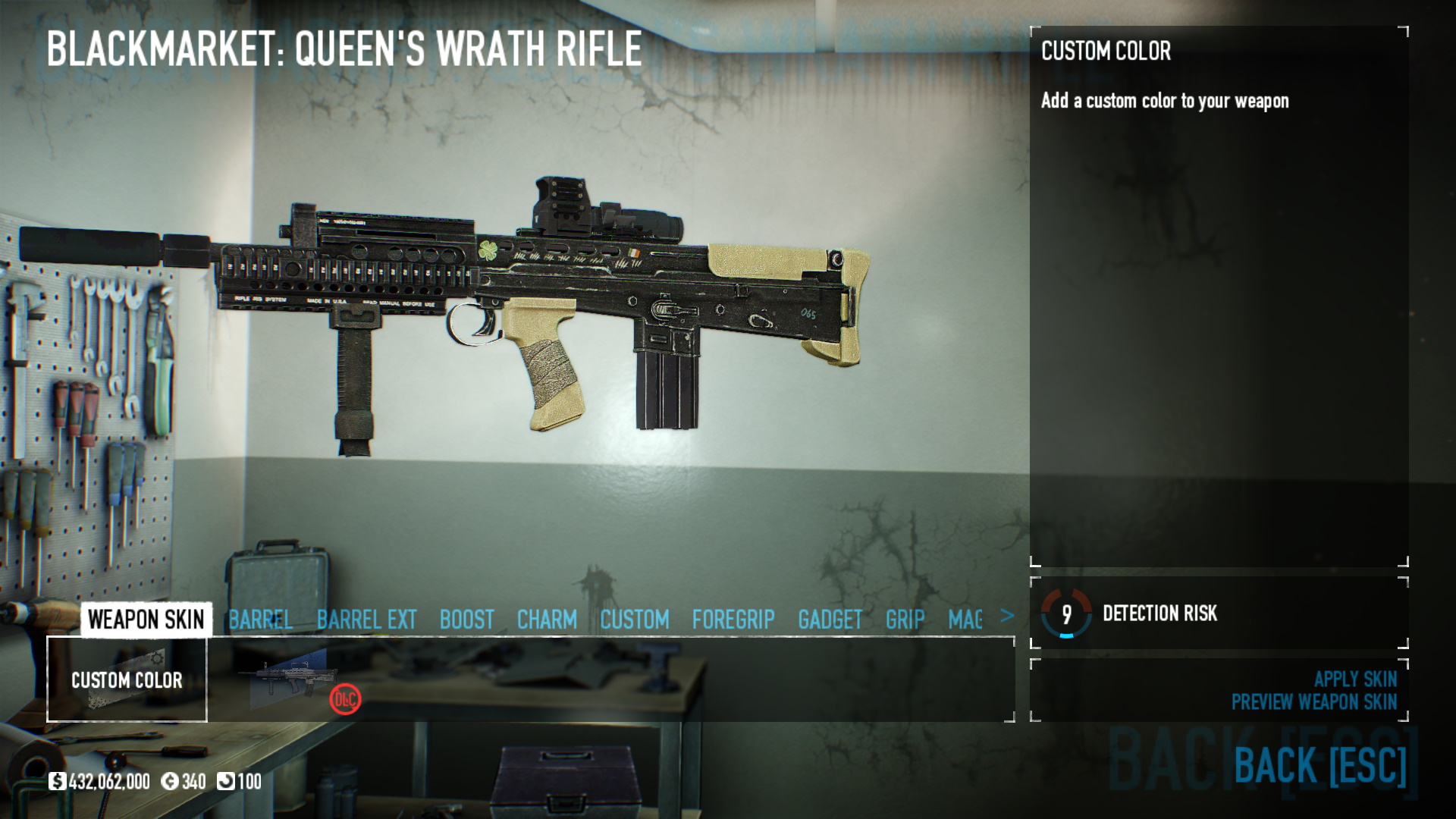Click the red DLC badge on the skin
The width and height of the screenshot is (1456, 819).
pos(347,701)
